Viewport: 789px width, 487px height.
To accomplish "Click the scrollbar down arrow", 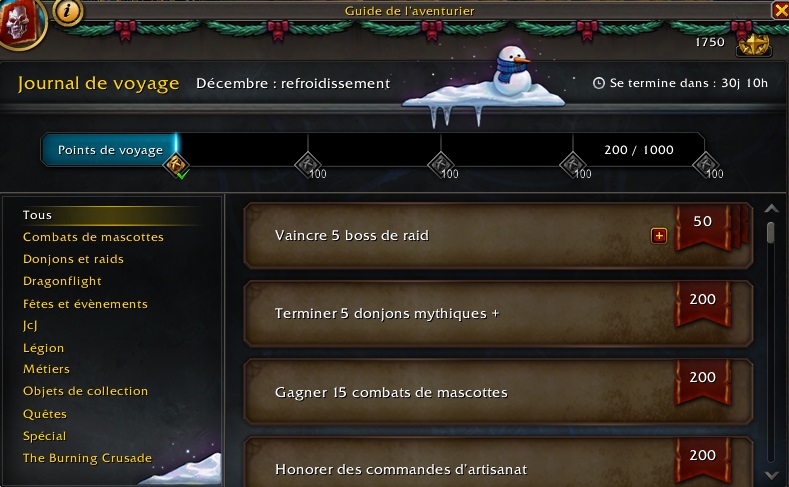I will [771, 474].
